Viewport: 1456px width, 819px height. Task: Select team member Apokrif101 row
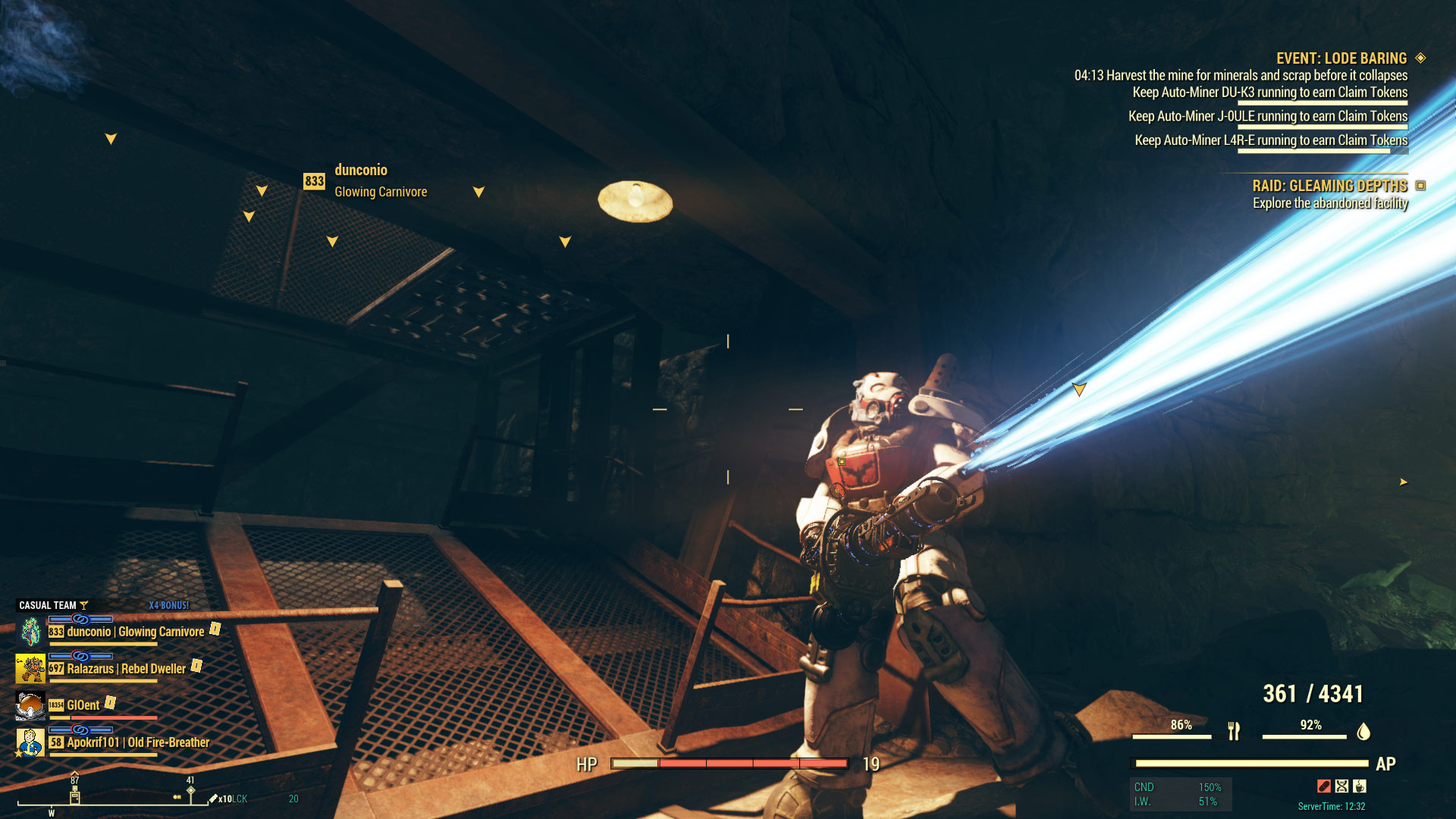pyautogui.click(x=137, y=742)
